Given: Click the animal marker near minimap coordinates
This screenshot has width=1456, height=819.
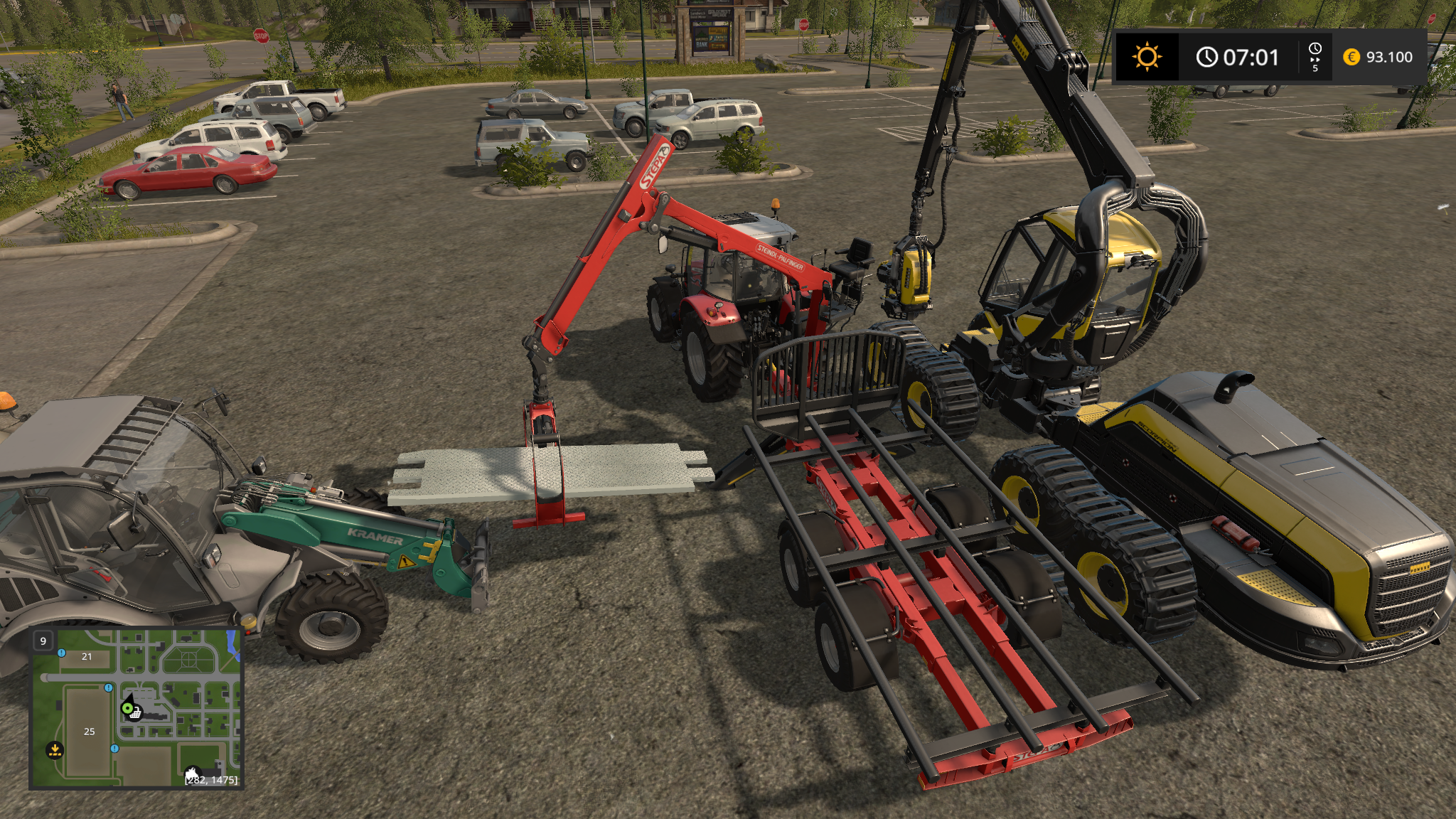Looking at the screenshot, I should (192, 773).
